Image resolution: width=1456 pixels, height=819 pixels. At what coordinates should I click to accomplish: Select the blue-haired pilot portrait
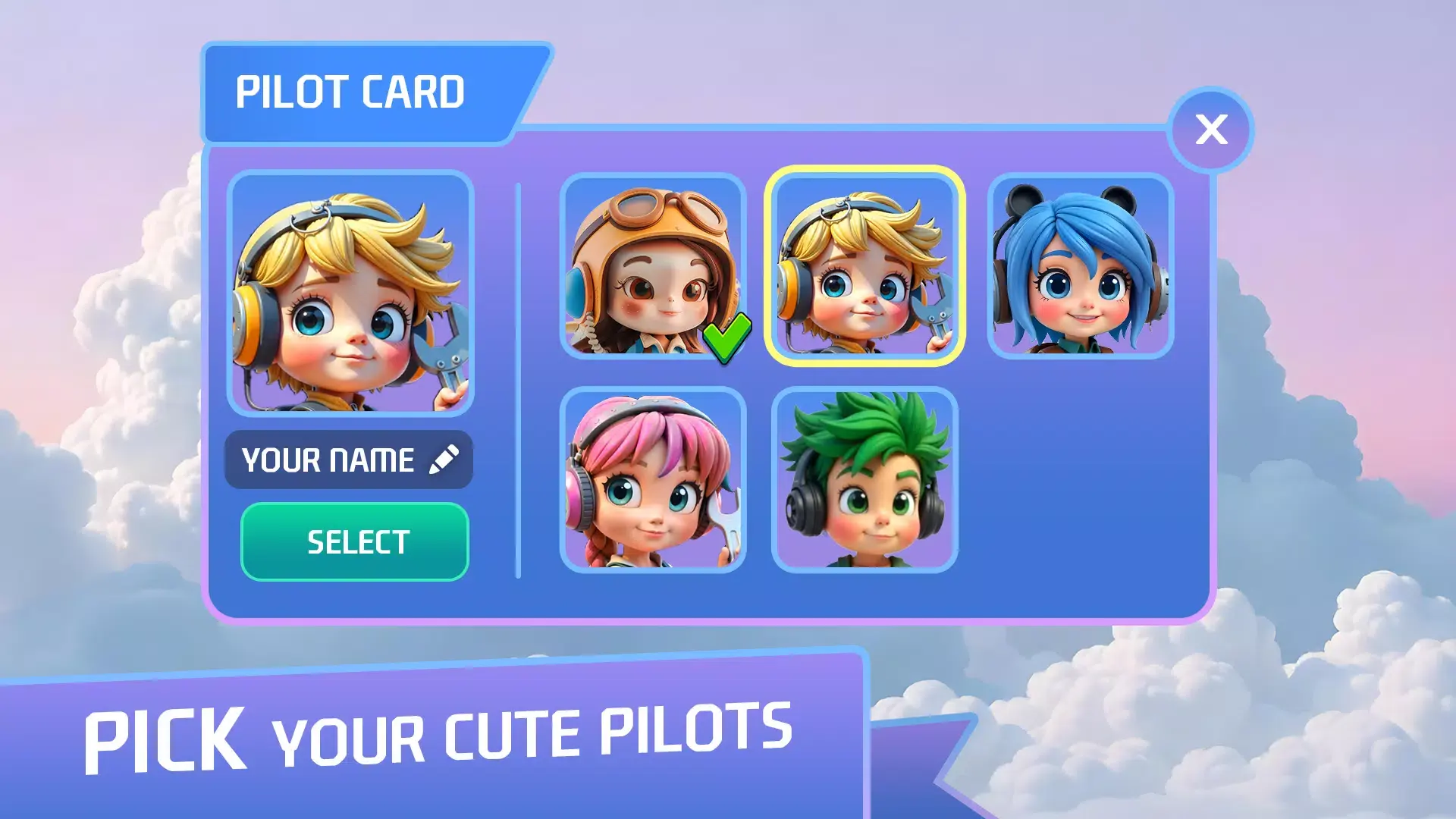pos(1080,266)
